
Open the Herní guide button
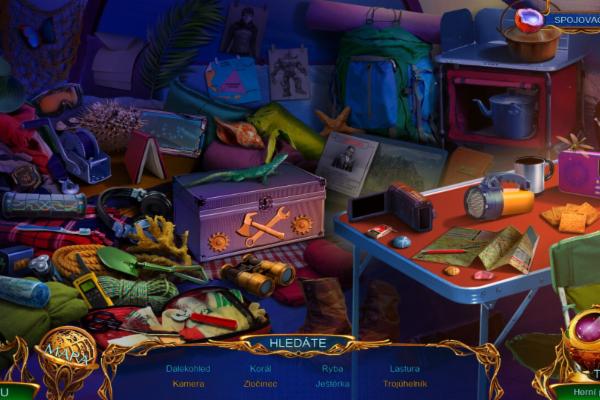tap(578, 390)
